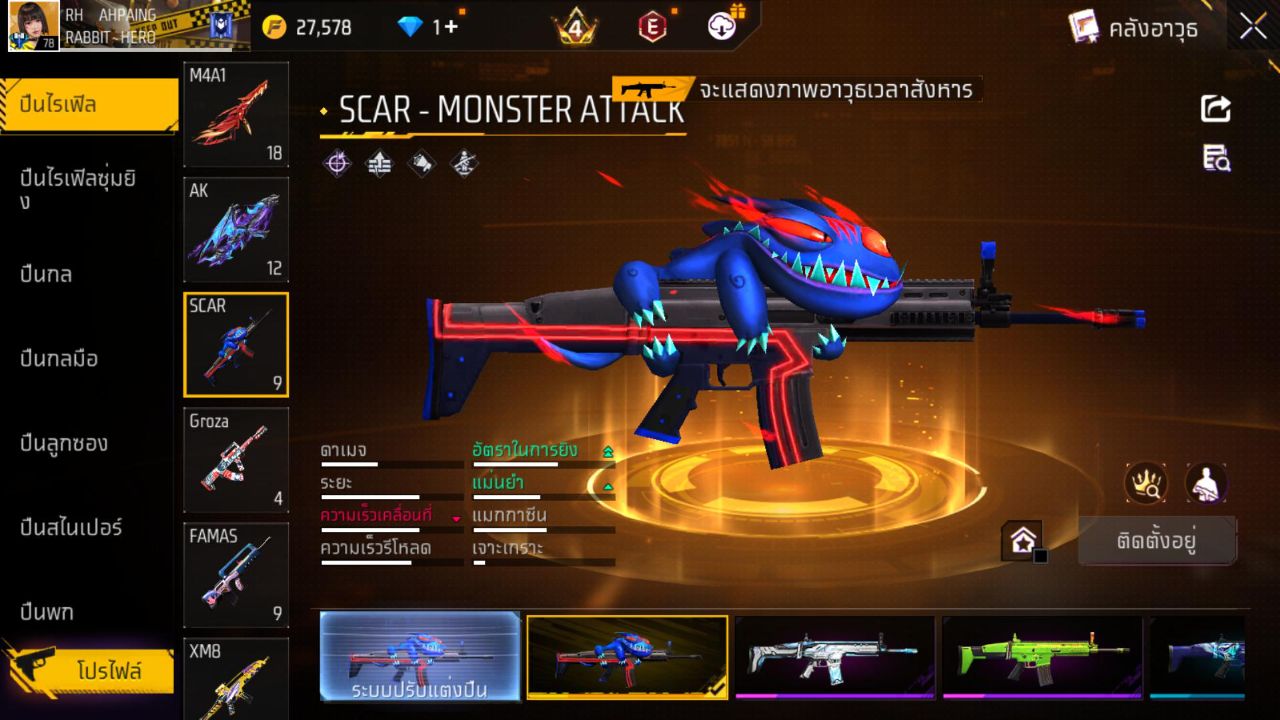Click the home lobby icon near equipped button

pos(1021,539)
